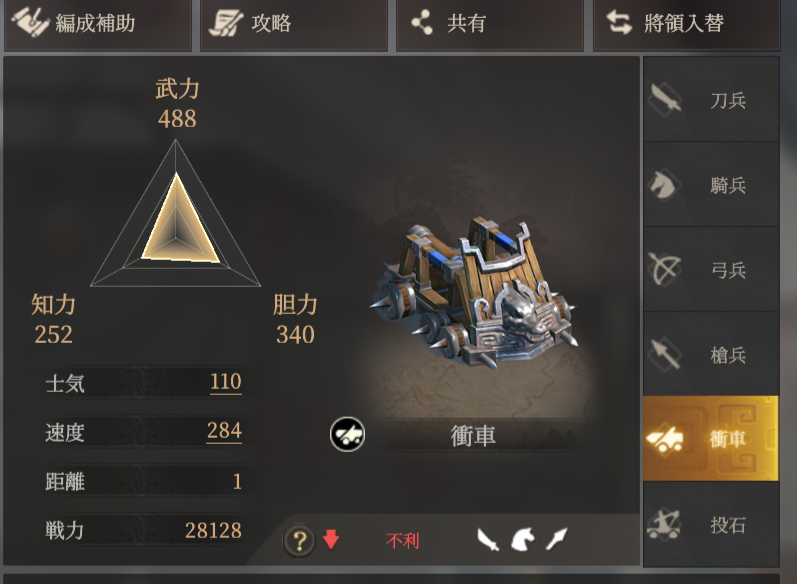The height and width of the screenshot is (584, 797).
Task: Switch to the 槍兵 spearman tab
Action: point(710,355)
